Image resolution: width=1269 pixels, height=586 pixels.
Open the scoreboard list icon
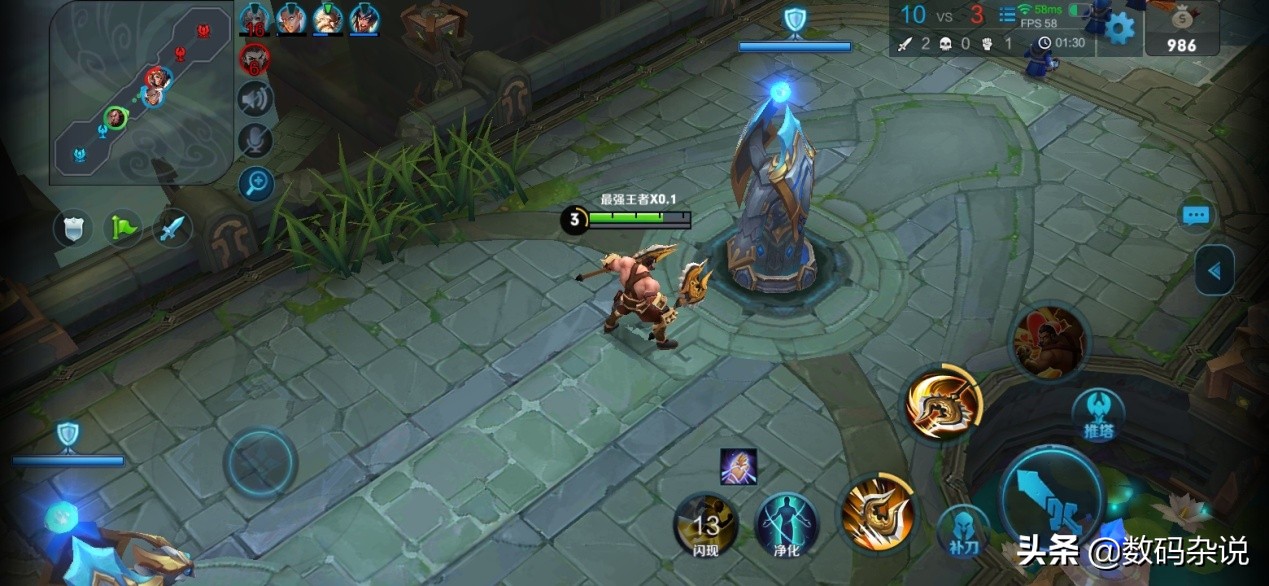1007,16
